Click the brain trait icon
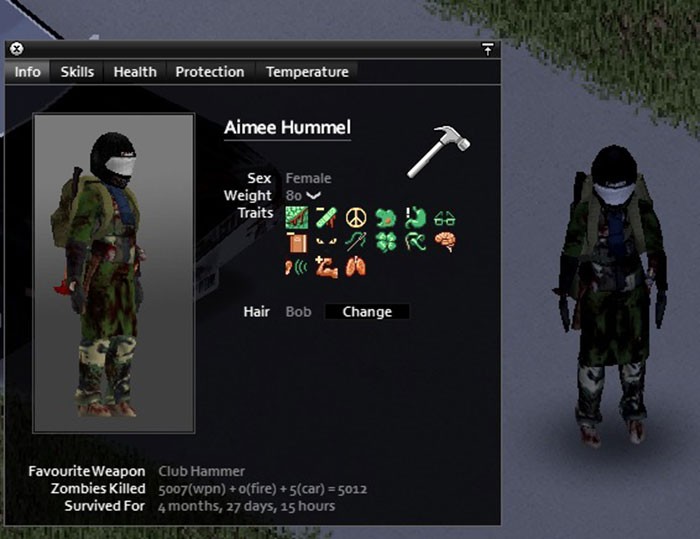The width and height of the screenshot is (700, 539). [445, 242]
